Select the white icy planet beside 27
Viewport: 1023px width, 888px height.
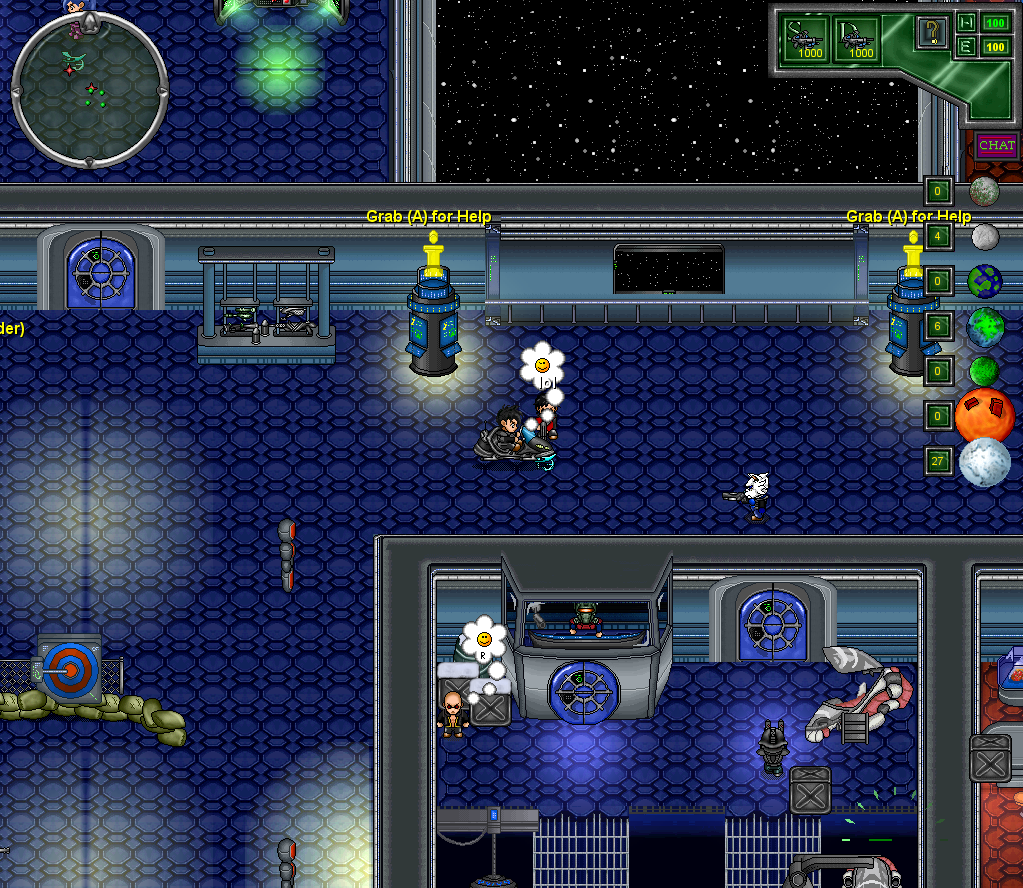[985, 462]
